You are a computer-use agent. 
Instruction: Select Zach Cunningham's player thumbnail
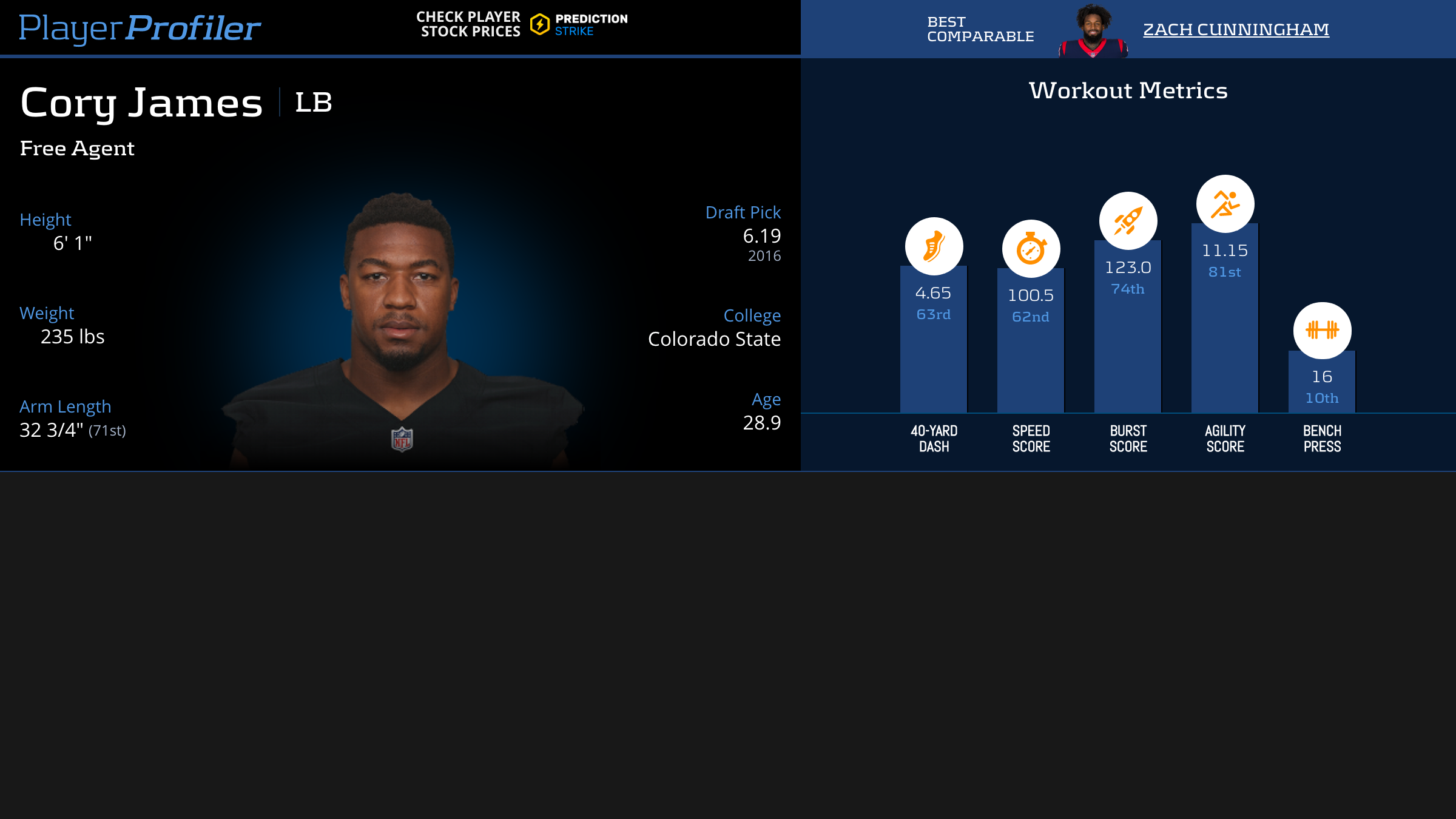(x=1093, y=30)
